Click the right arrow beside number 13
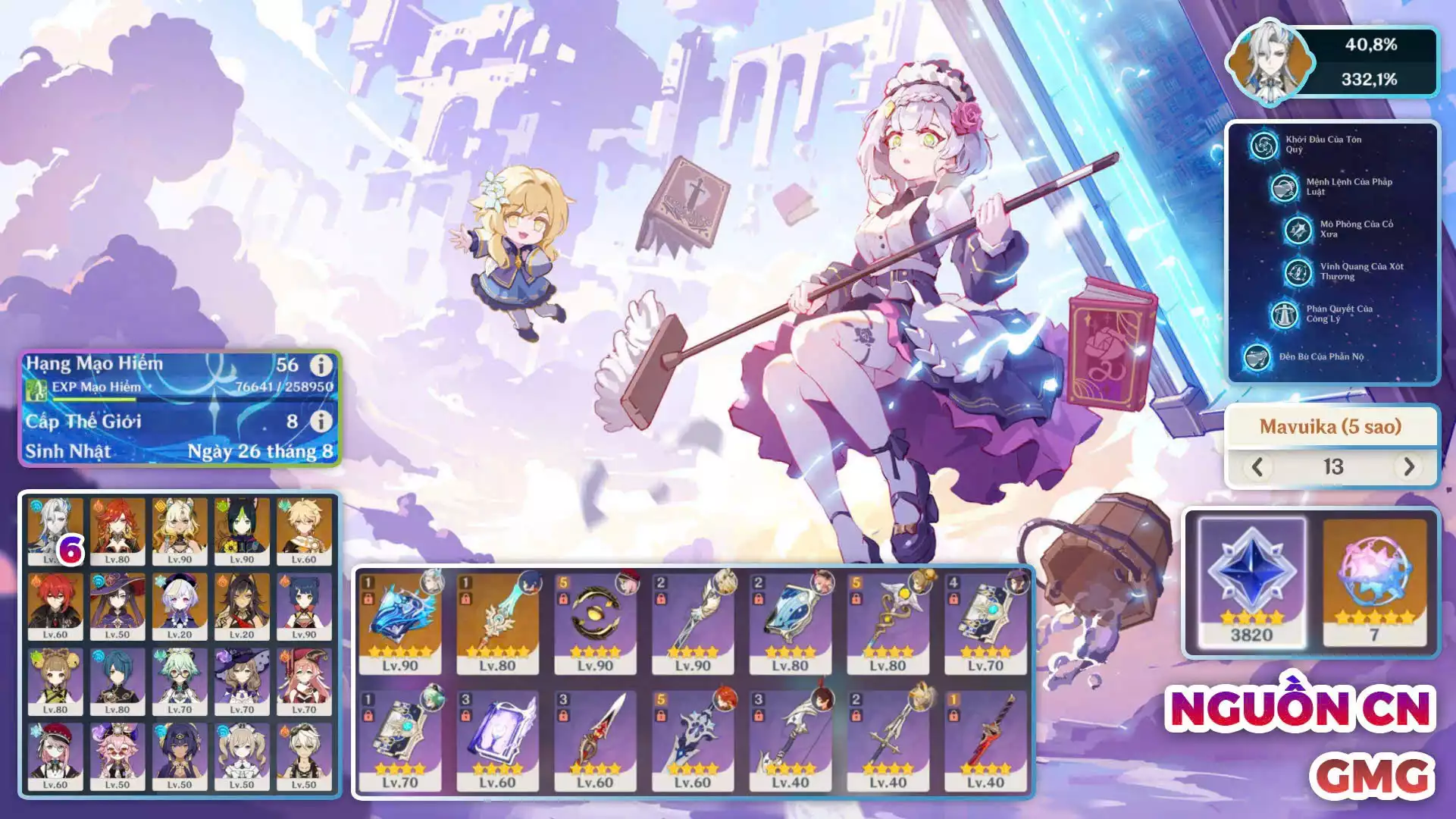The height and width of the screenshot is (819, 1456). 1408,466
